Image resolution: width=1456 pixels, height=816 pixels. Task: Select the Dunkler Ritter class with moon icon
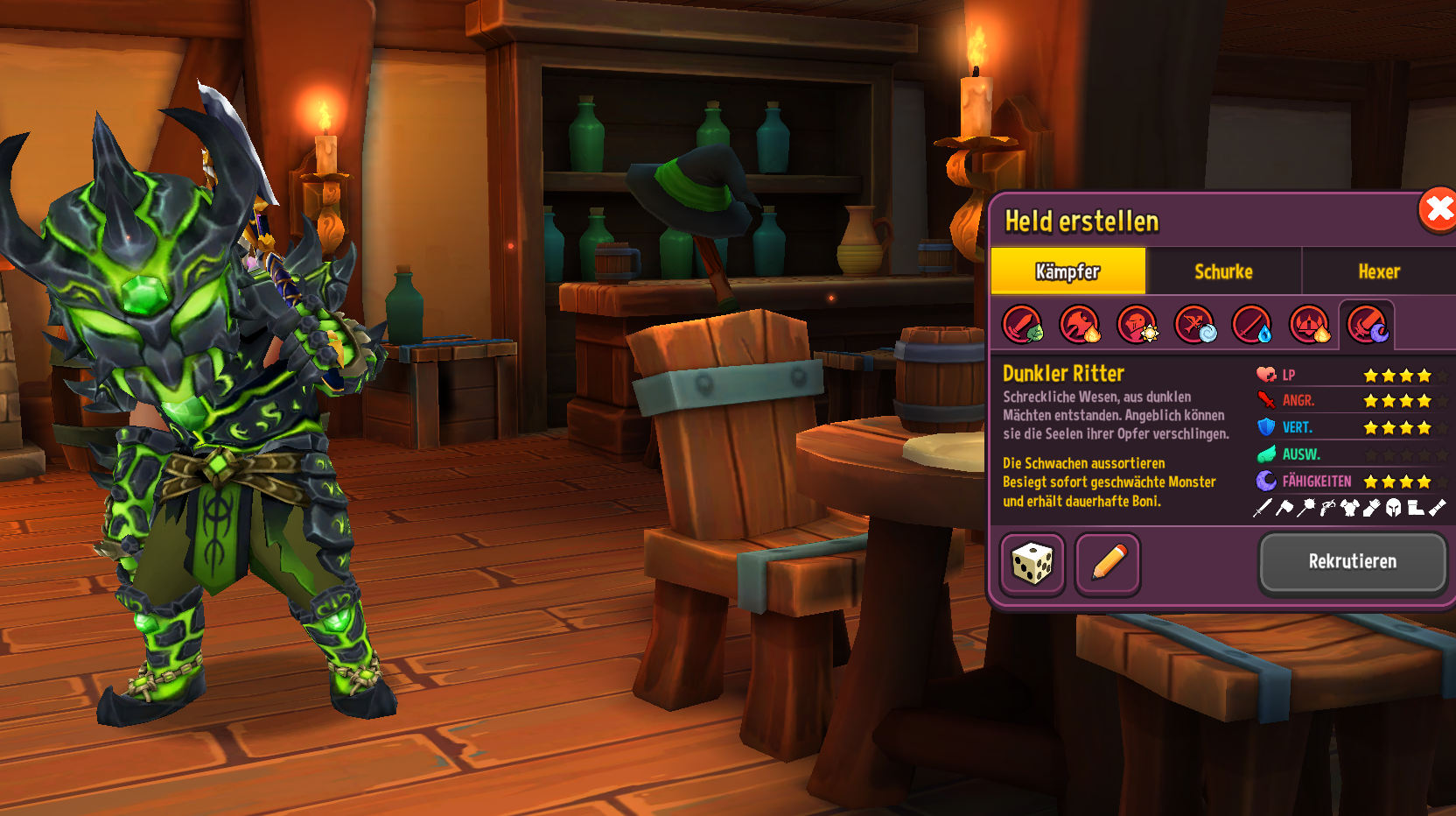tap(1367, 324)
